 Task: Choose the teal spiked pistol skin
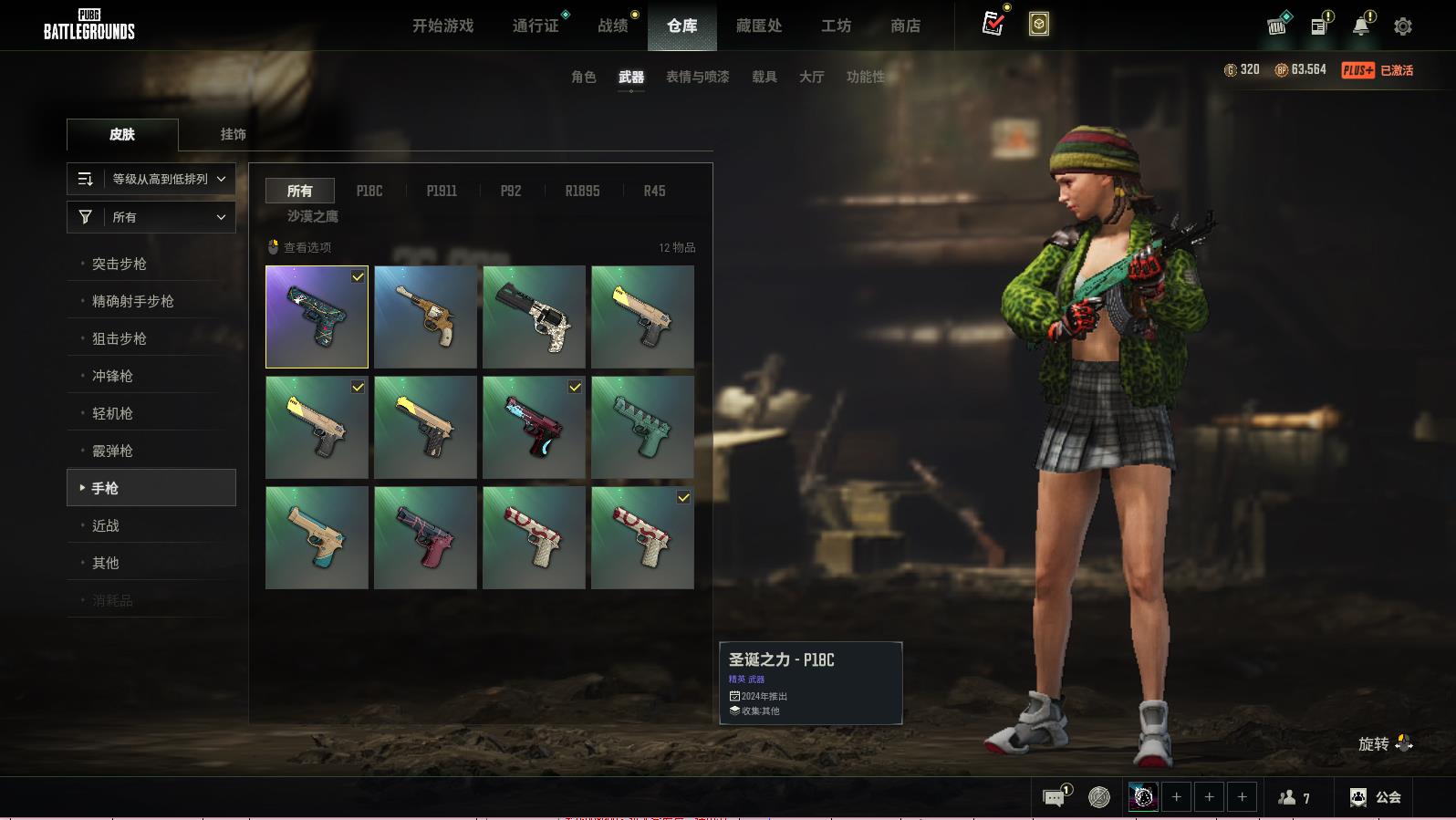642,427
